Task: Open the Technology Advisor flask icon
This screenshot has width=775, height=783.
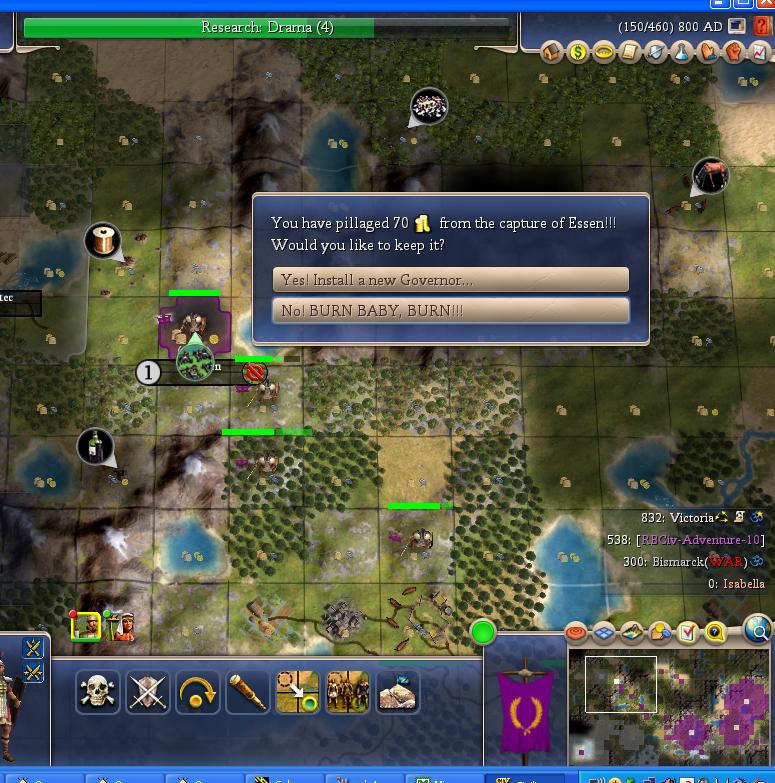Action: [x=682, y=52]
